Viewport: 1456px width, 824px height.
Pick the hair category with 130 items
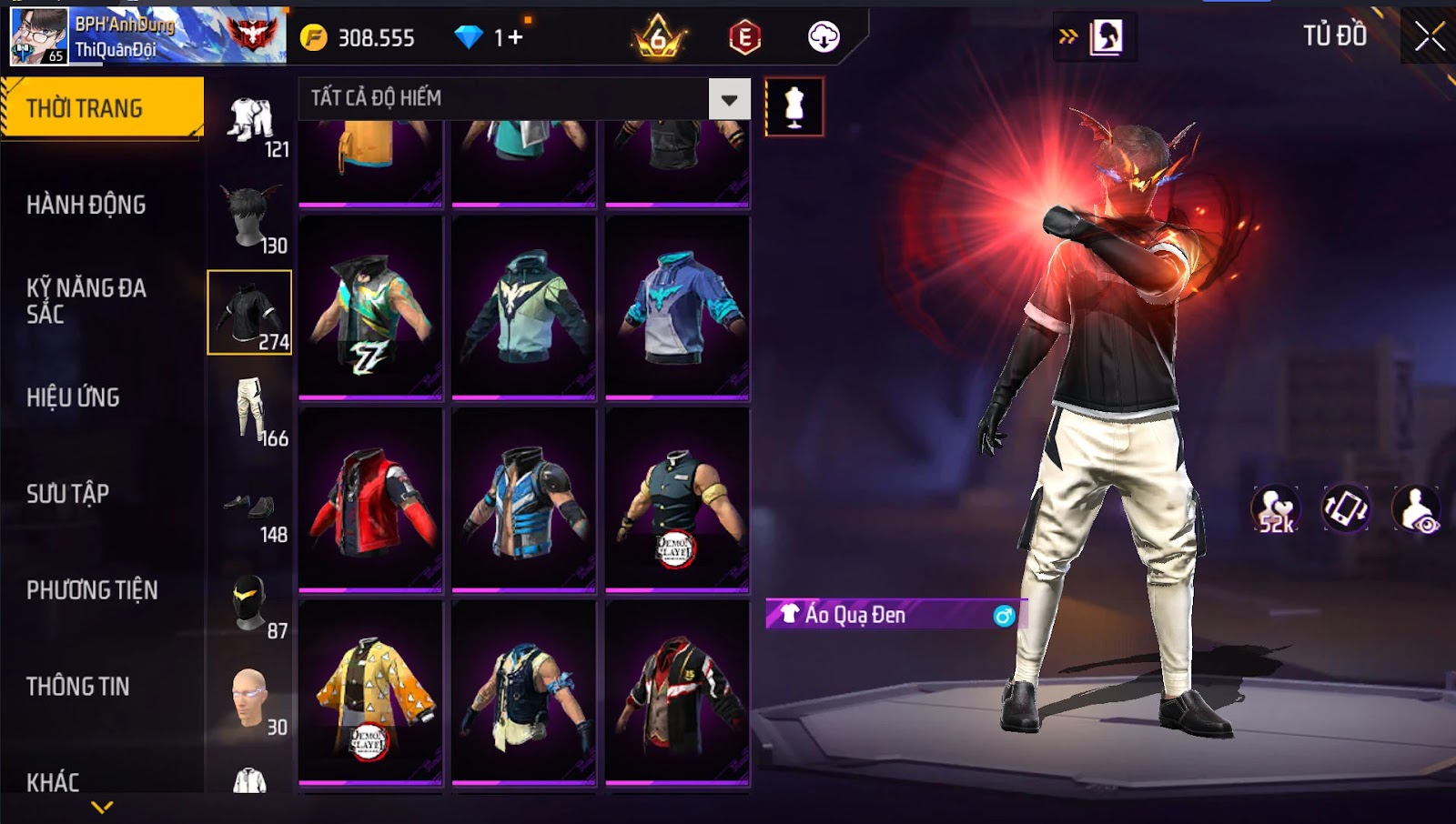point(251,217)
